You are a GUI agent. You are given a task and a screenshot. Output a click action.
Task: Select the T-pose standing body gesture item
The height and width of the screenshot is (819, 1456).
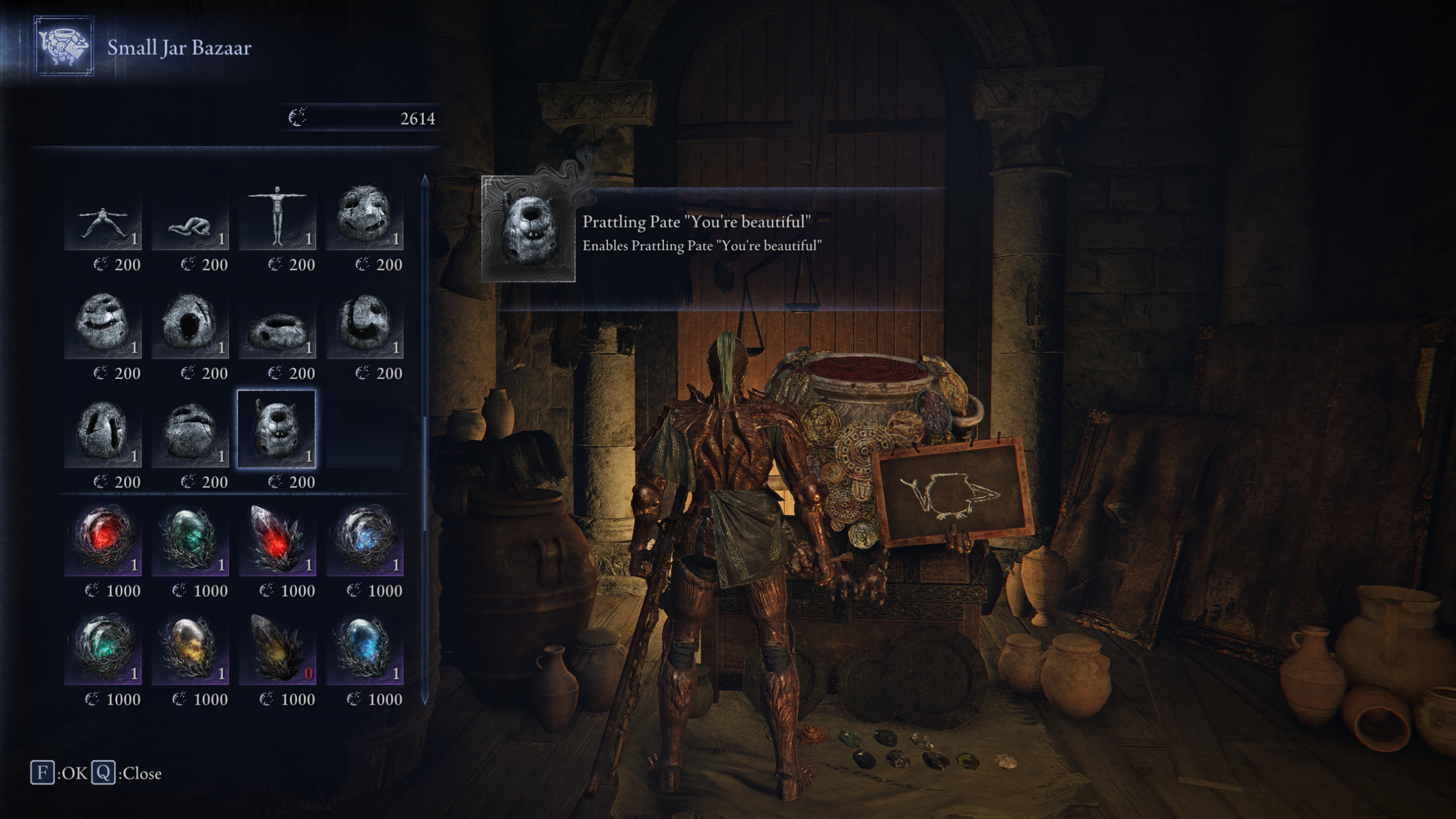click(278, 222)
